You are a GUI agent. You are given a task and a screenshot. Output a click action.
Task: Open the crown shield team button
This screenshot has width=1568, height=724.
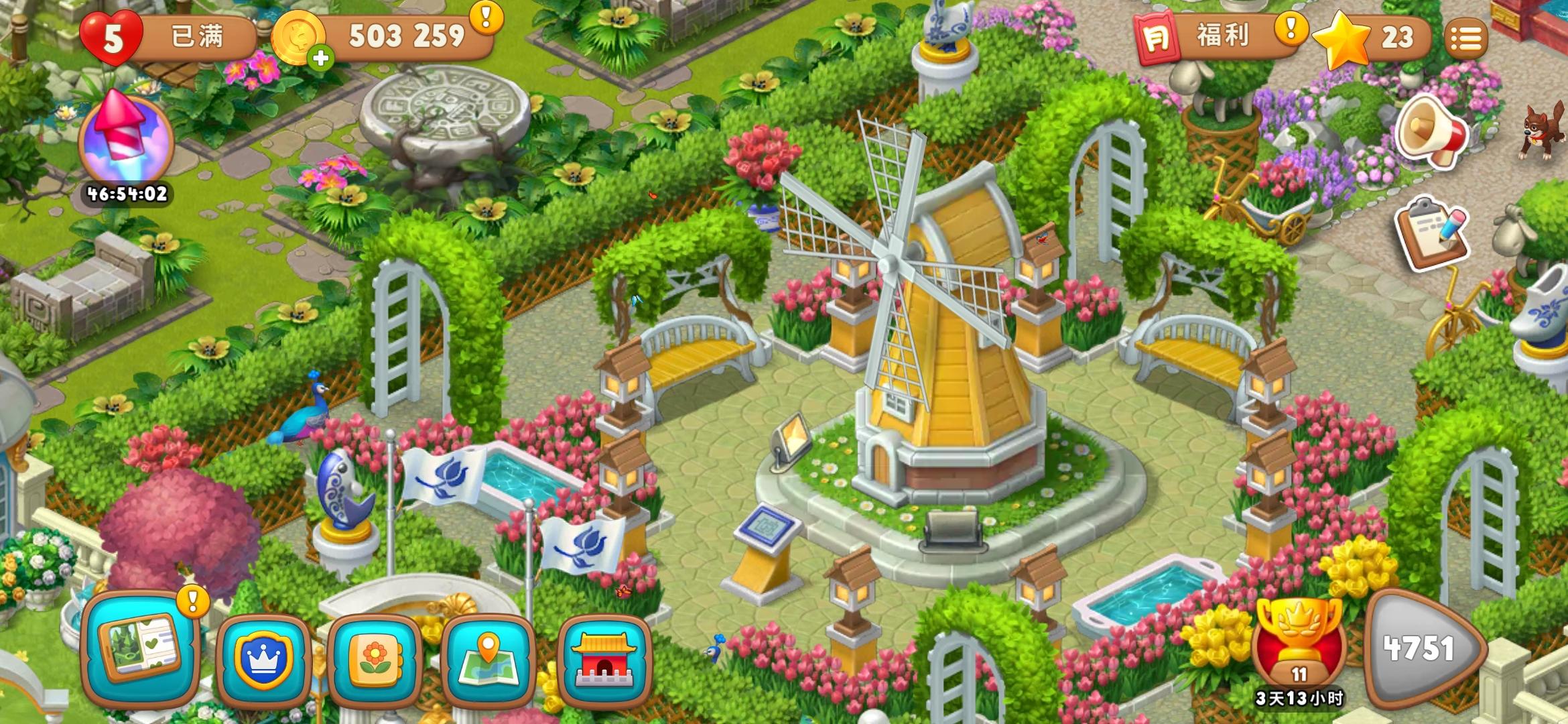pyautogui.click(x=263, y=660)
